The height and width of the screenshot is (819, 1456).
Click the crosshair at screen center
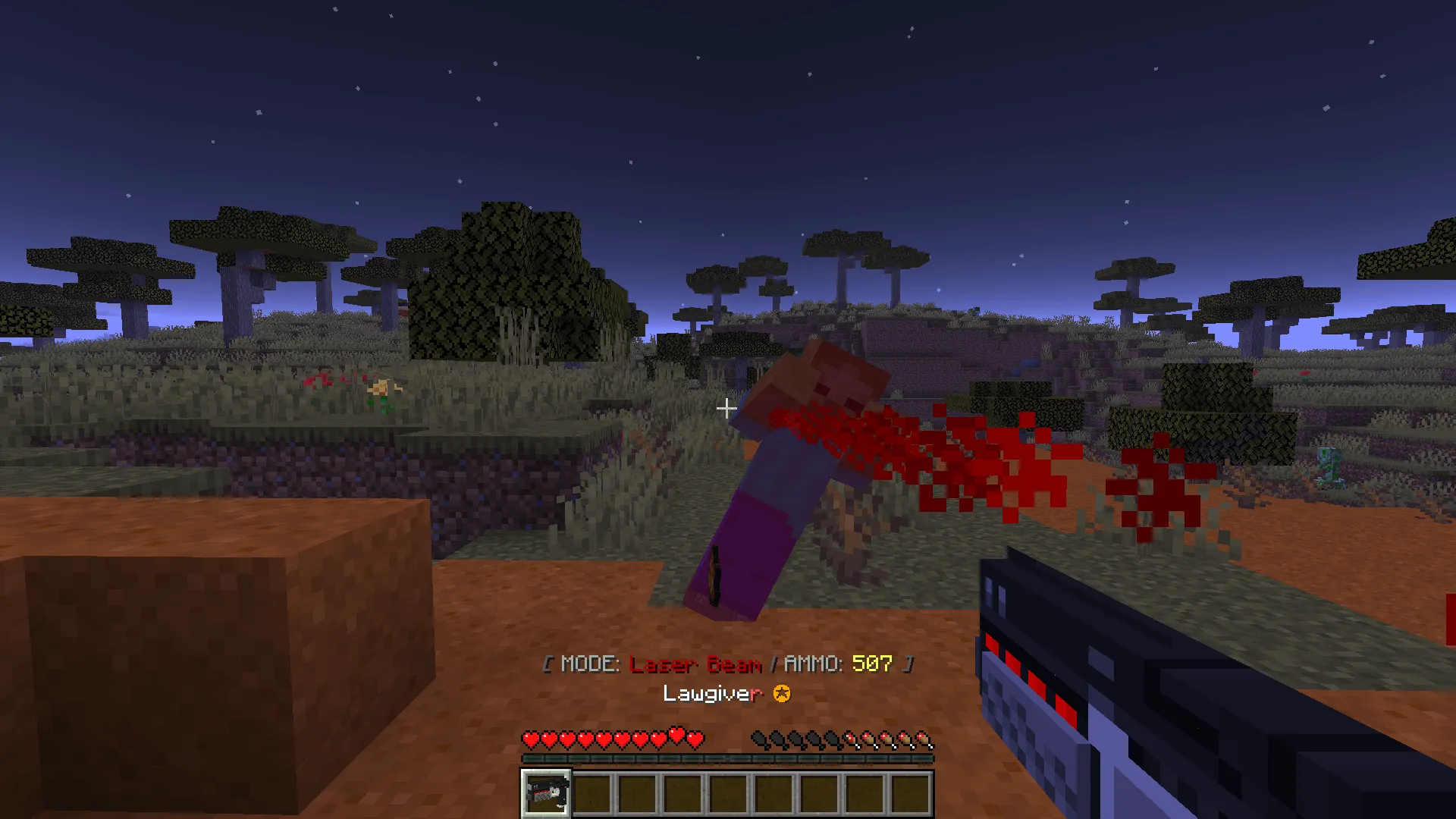726,409
